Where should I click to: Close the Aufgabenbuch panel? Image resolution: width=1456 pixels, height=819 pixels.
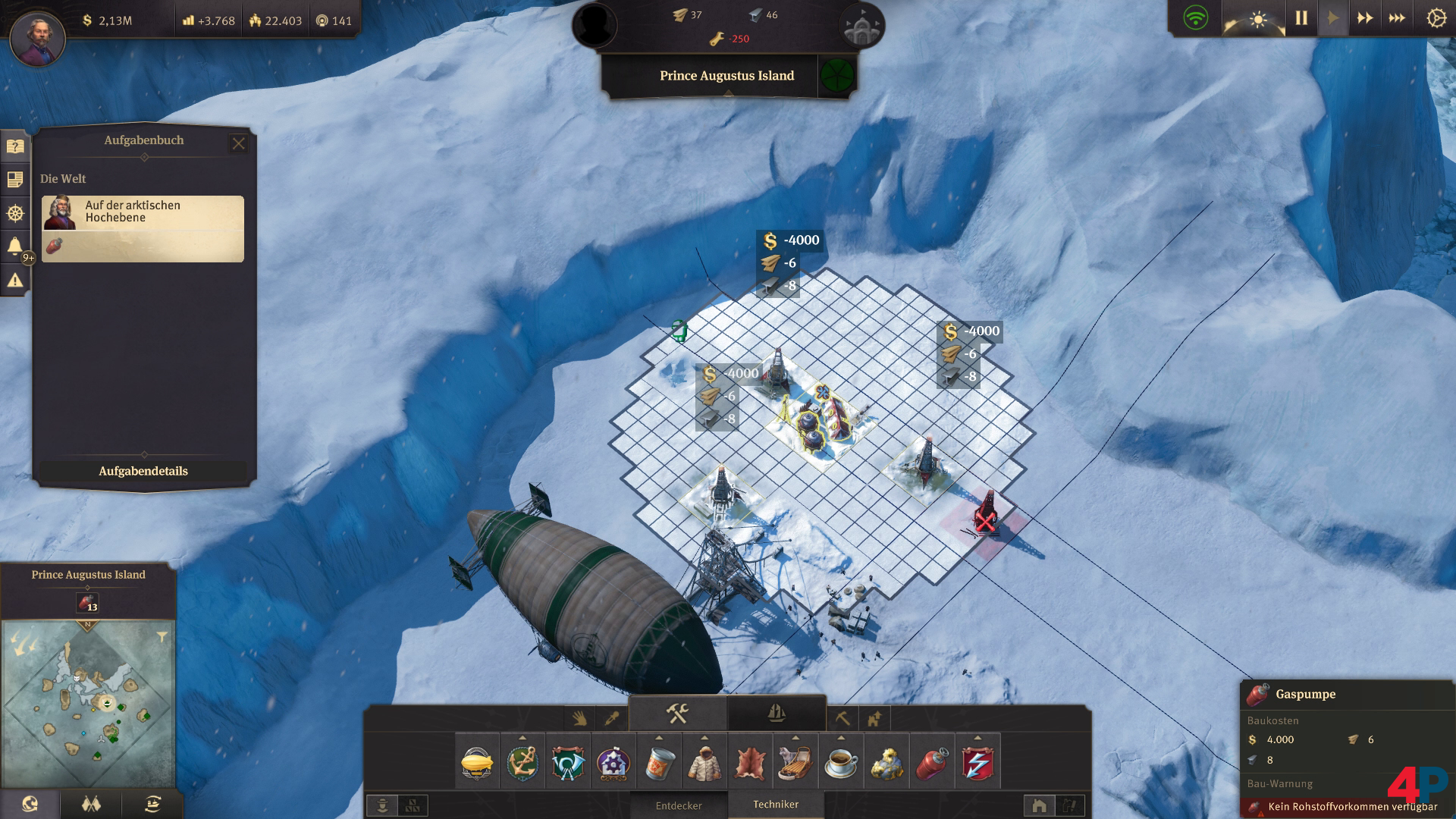pyautogui.click(x=238, y=143)
